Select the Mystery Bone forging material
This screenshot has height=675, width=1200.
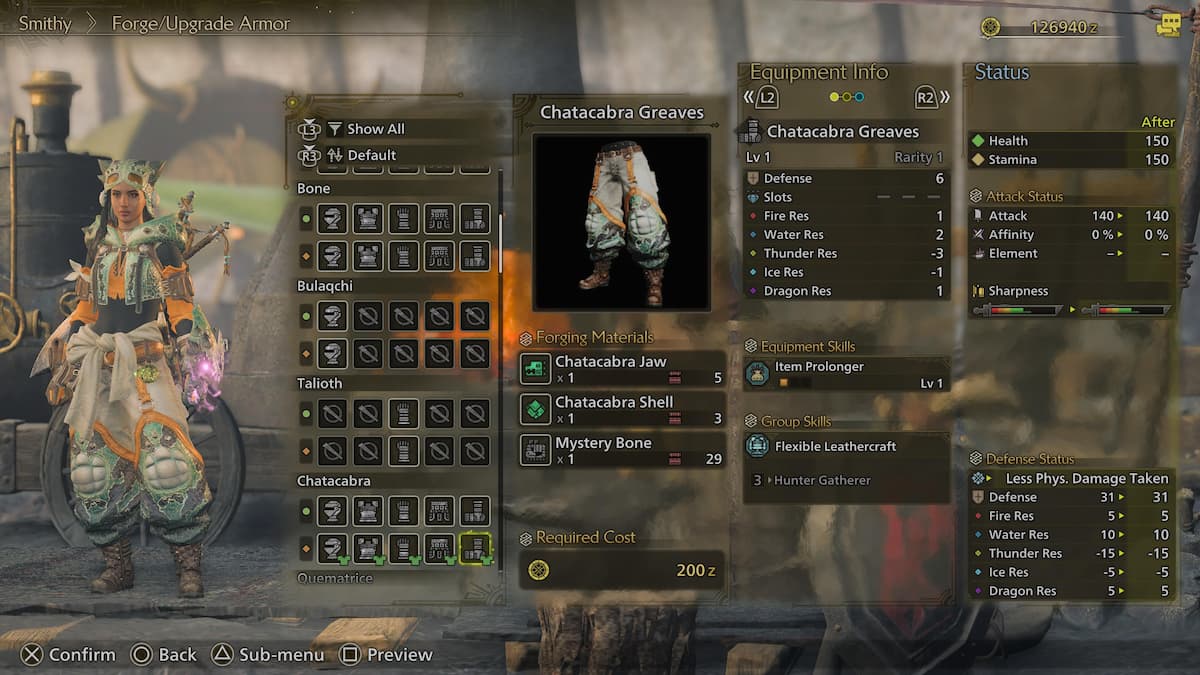(x=622, y=450)
